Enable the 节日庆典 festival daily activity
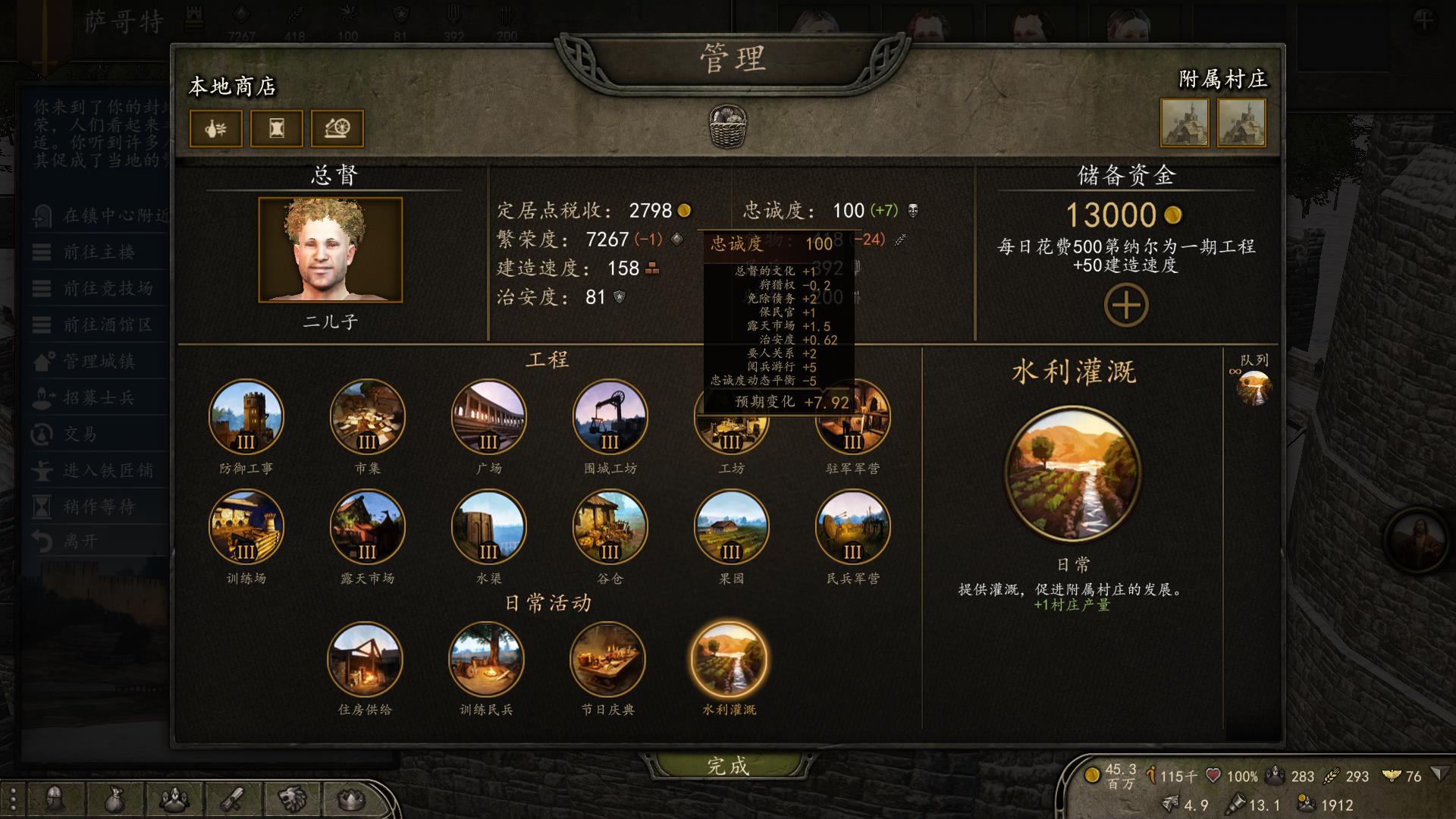This screenshot has width=1456, height=819. point(608,661)
